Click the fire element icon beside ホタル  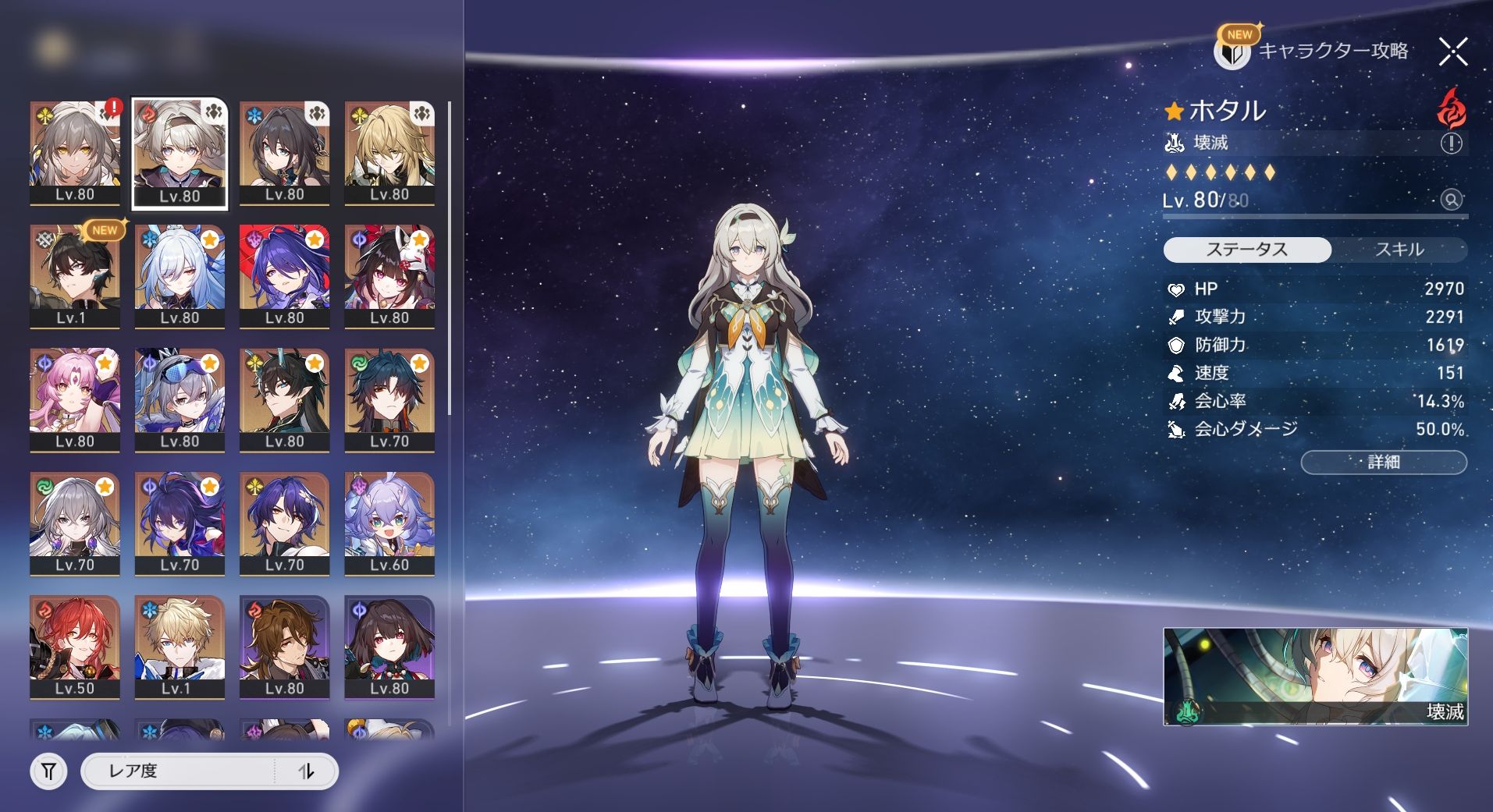coord(1451,108)
